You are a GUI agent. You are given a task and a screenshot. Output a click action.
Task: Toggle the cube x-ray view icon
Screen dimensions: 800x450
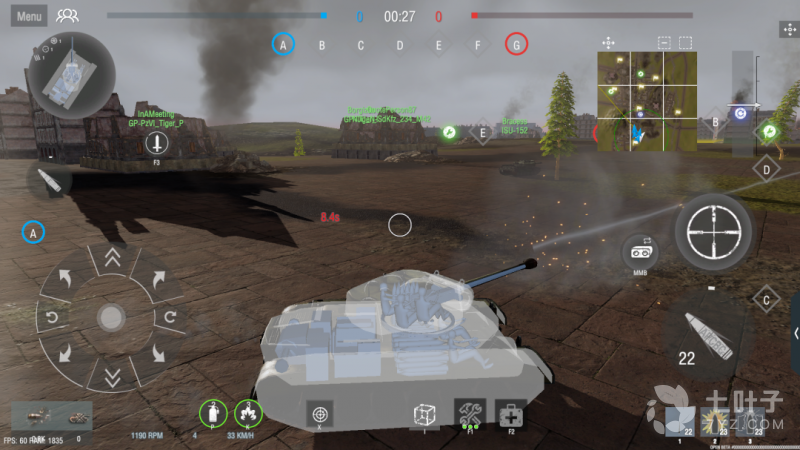(x=425, y=413)
